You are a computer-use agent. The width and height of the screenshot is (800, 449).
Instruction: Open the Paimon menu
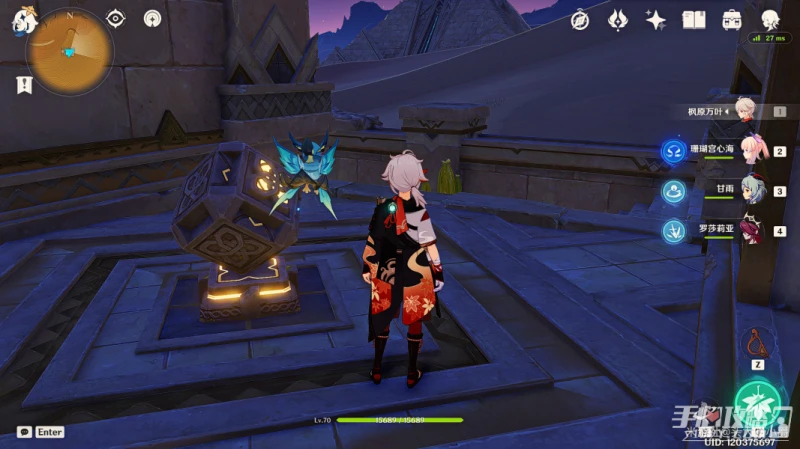click(x=22, y=20)
